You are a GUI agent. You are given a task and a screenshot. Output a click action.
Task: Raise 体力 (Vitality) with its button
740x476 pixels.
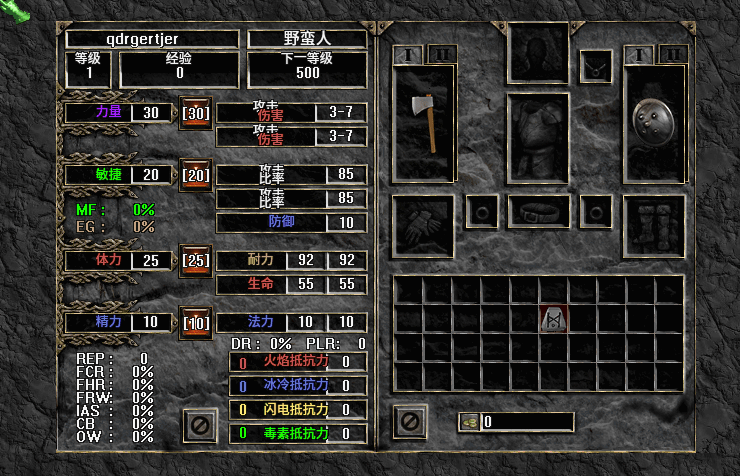(193, 260)
